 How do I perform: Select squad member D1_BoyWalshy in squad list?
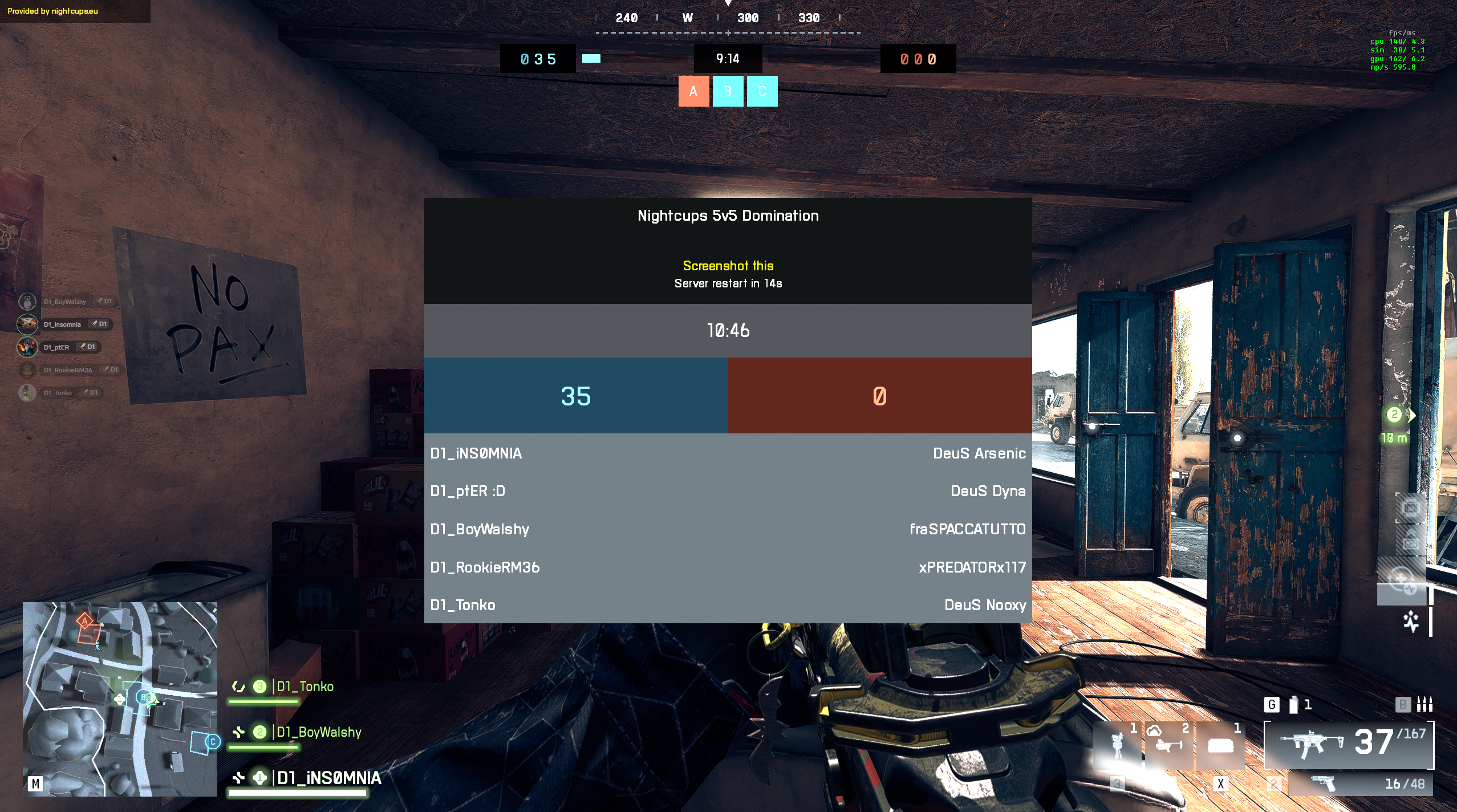(x=319, y=732)
